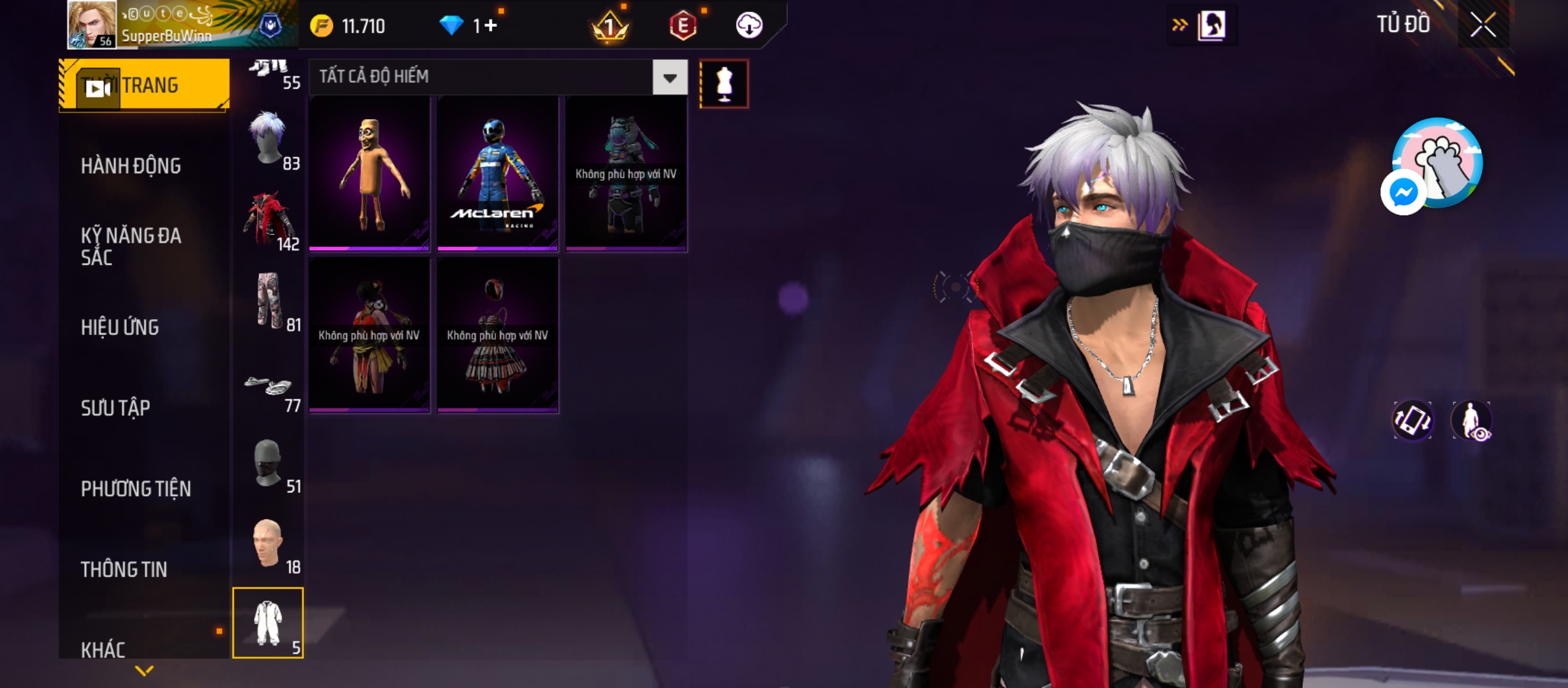Add diamonds with the plus button
The width and height of the screenshot is (1568, 688).
click(x=490, y=25)
